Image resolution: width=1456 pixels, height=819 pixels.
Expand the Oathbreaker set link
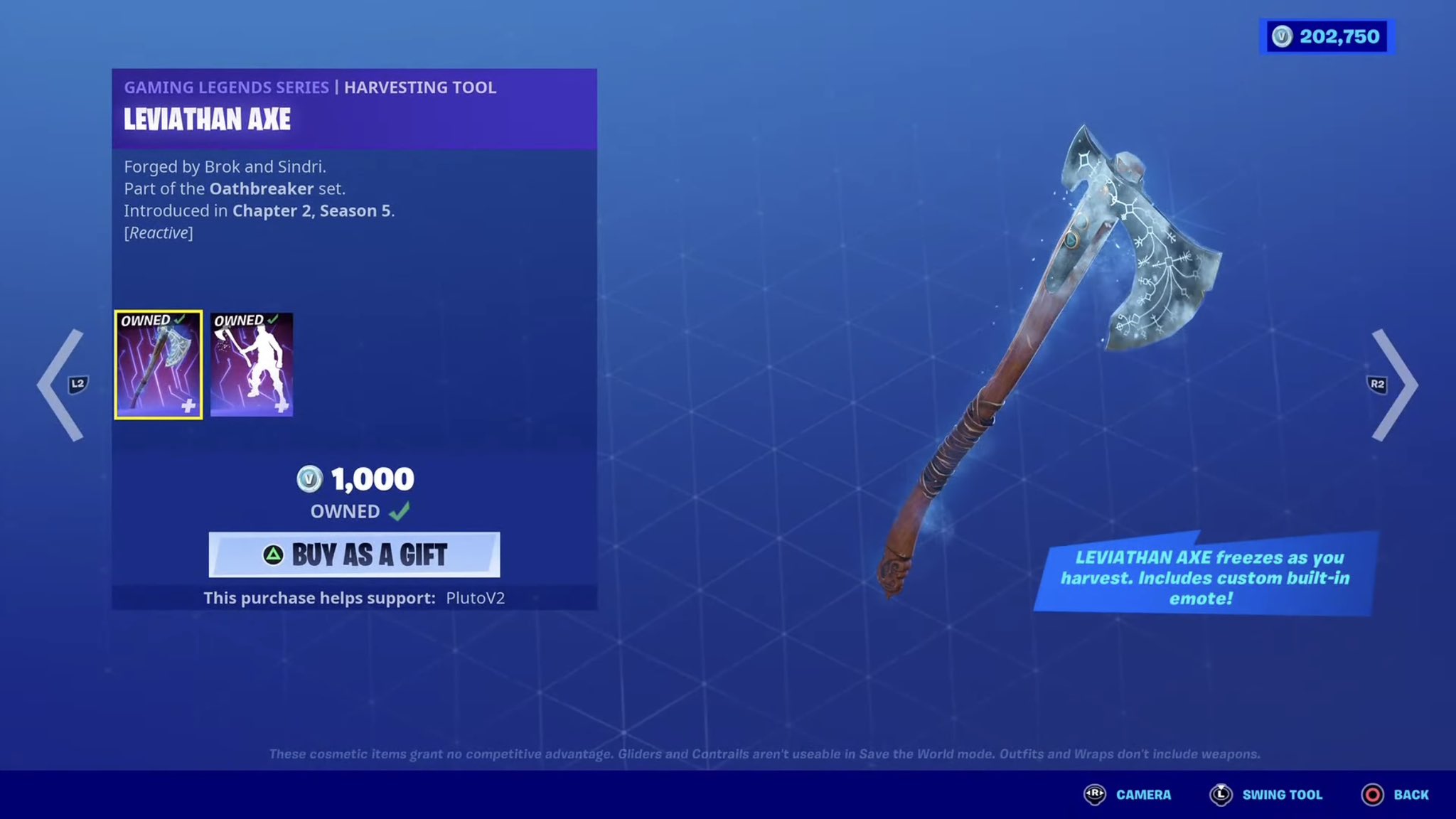[x=262, y=189]
